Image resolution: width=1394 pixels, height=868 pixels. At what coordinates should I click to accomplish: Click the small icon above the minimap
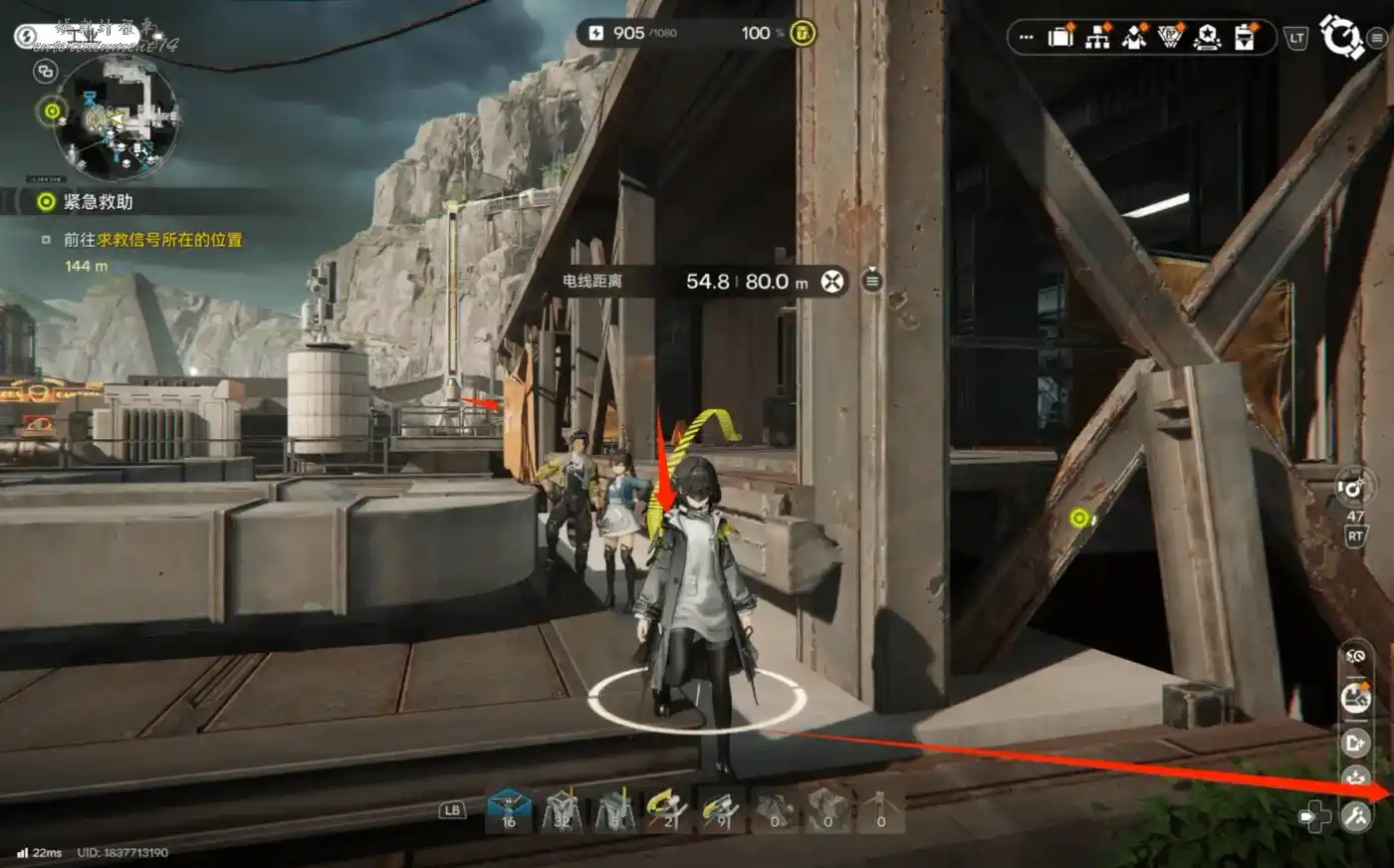click(x=45, y=72)
